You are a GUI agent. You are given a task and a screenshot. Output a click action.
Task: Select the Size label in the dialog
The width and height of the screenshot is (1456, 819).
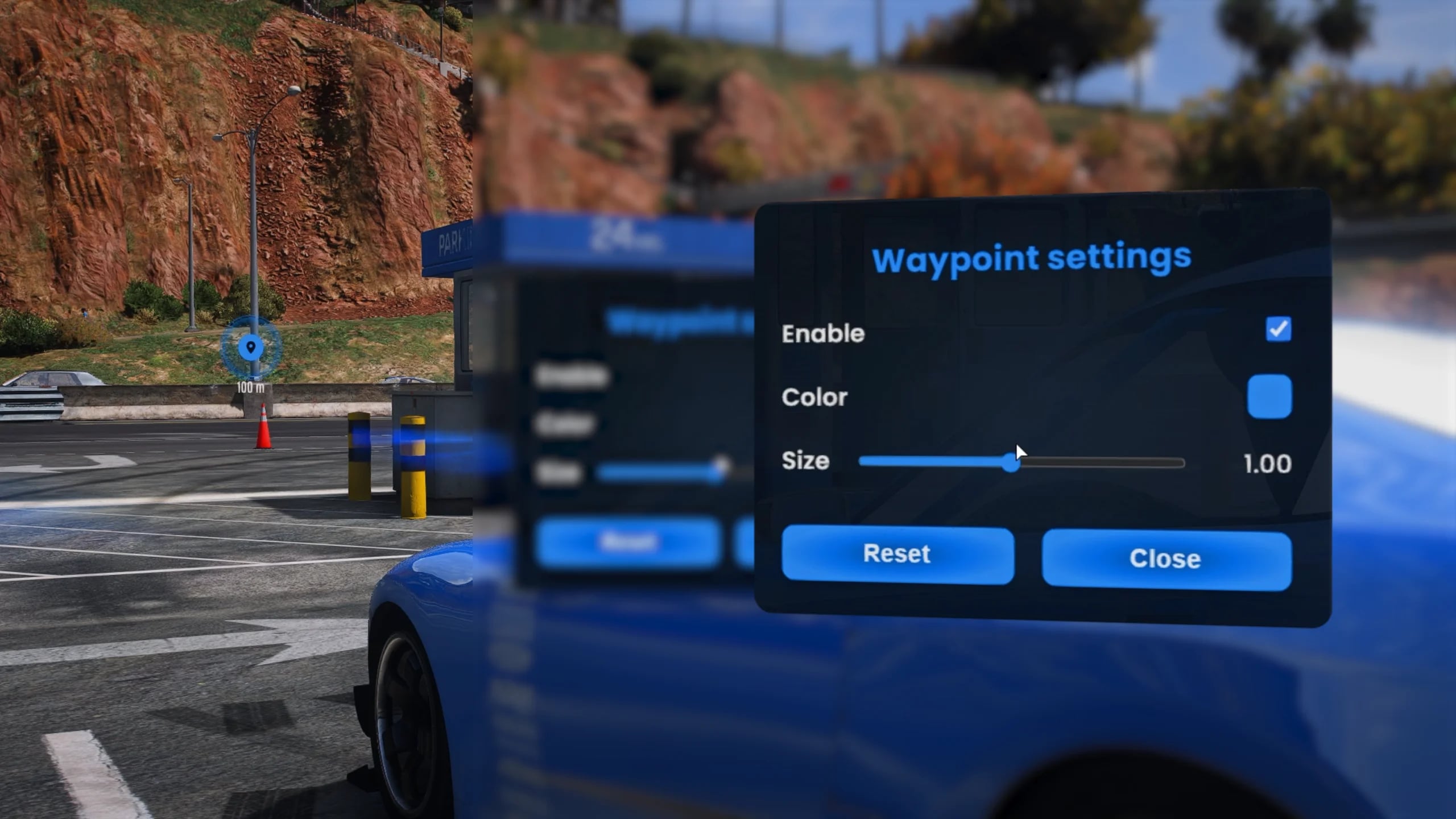(x=805, y=461)
